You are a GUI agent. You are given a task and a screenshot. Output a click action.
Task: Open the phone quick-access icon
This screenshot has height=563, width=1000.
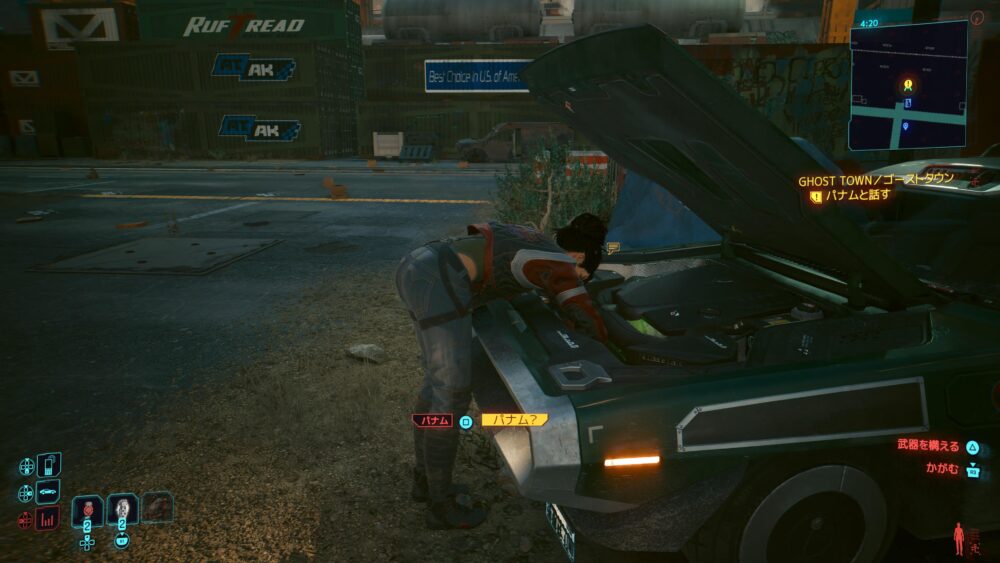click(48, 465)
